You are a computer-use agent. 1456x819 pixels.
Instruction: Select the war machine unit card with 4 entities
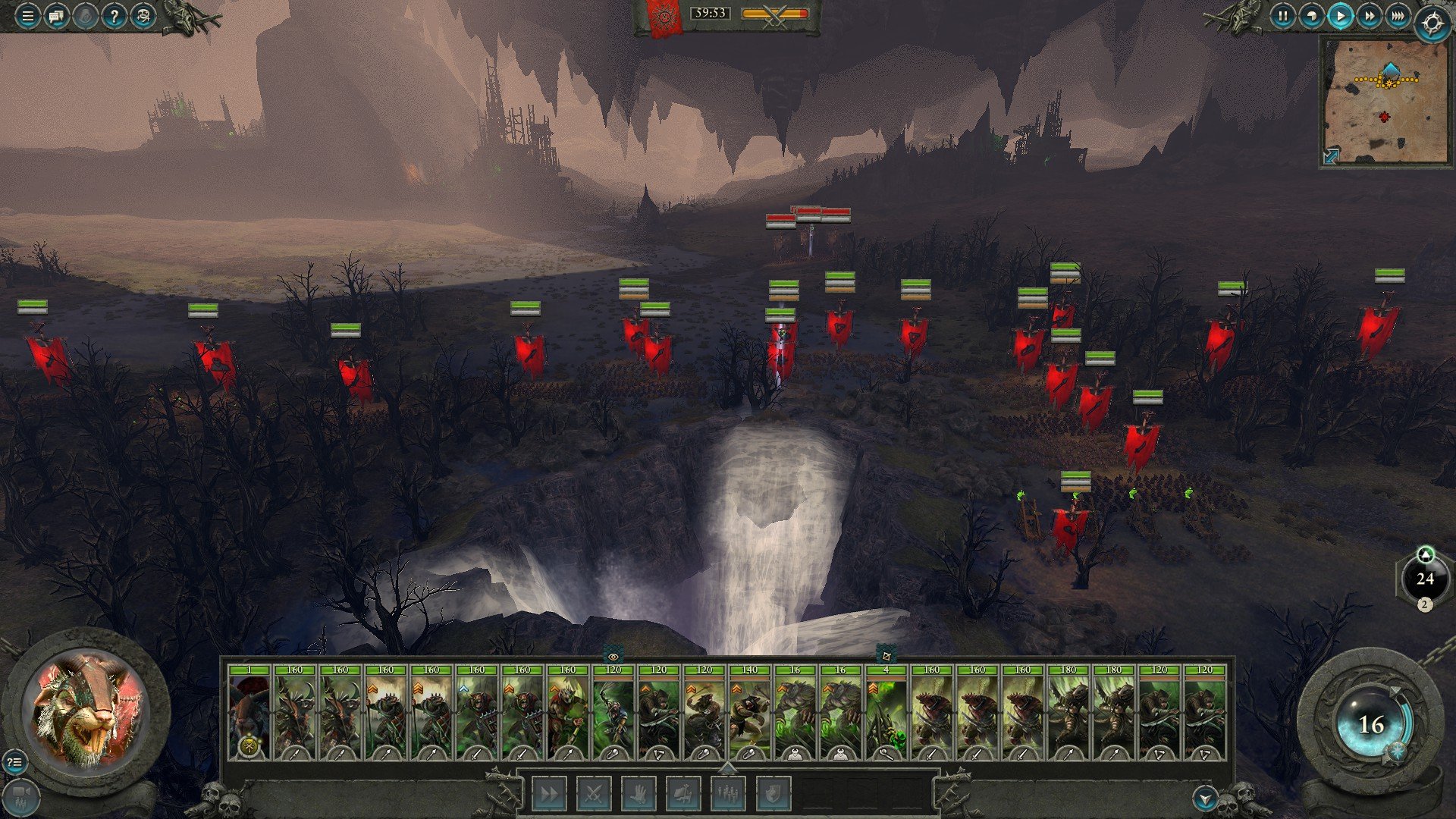886,713
